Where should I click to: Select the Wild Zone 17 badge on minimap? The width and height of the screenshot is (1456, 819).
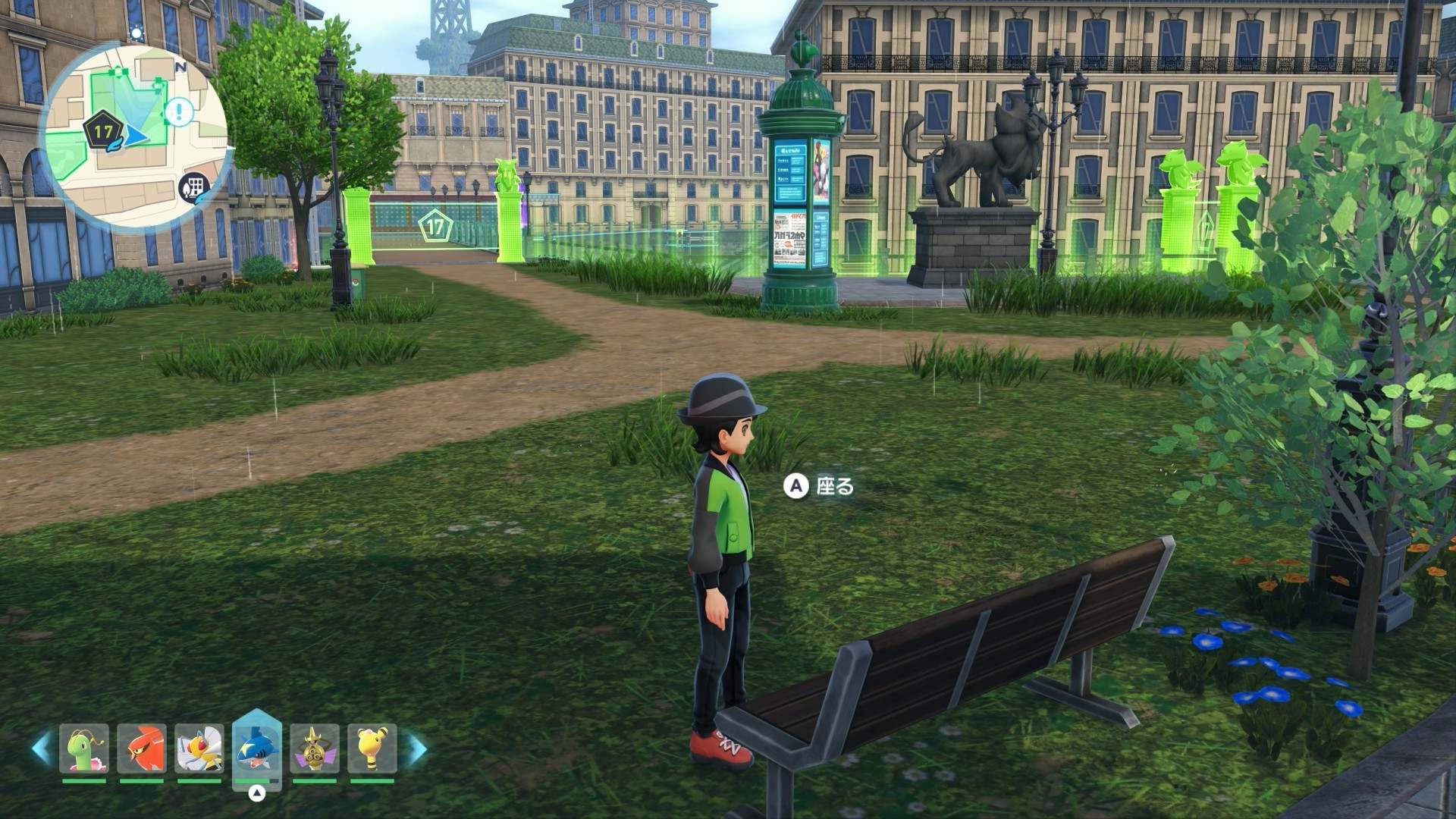pos(102,132)
